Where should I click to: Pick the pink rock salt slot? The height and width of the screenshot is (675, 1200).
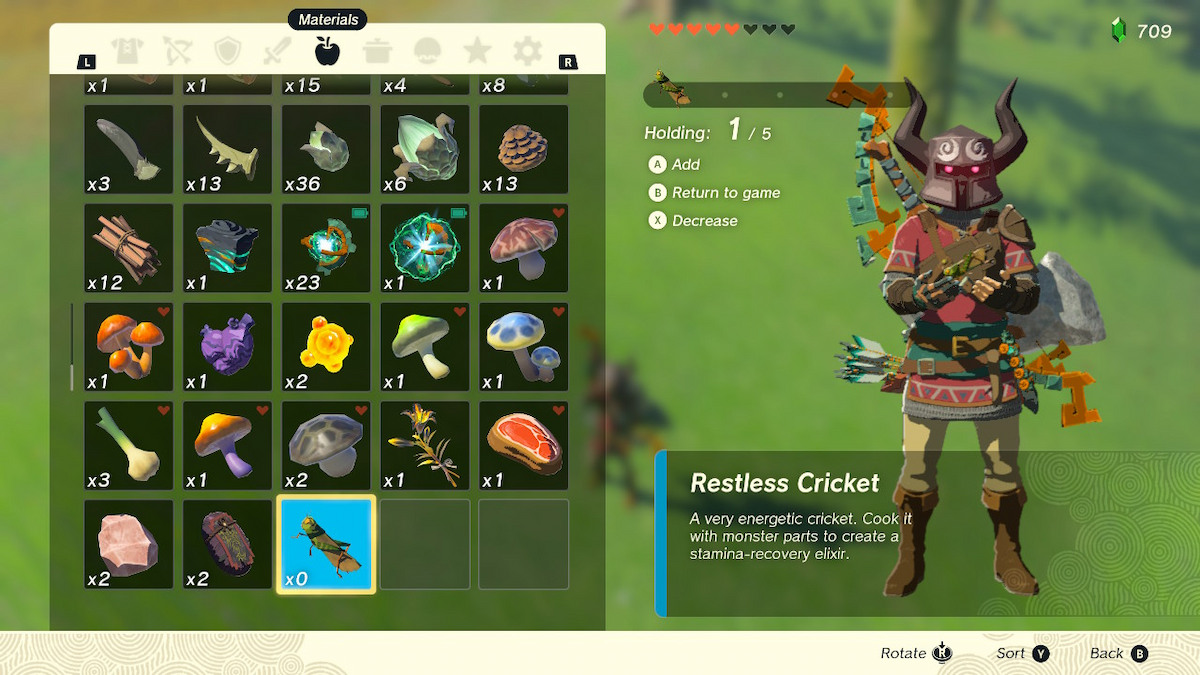128,545
